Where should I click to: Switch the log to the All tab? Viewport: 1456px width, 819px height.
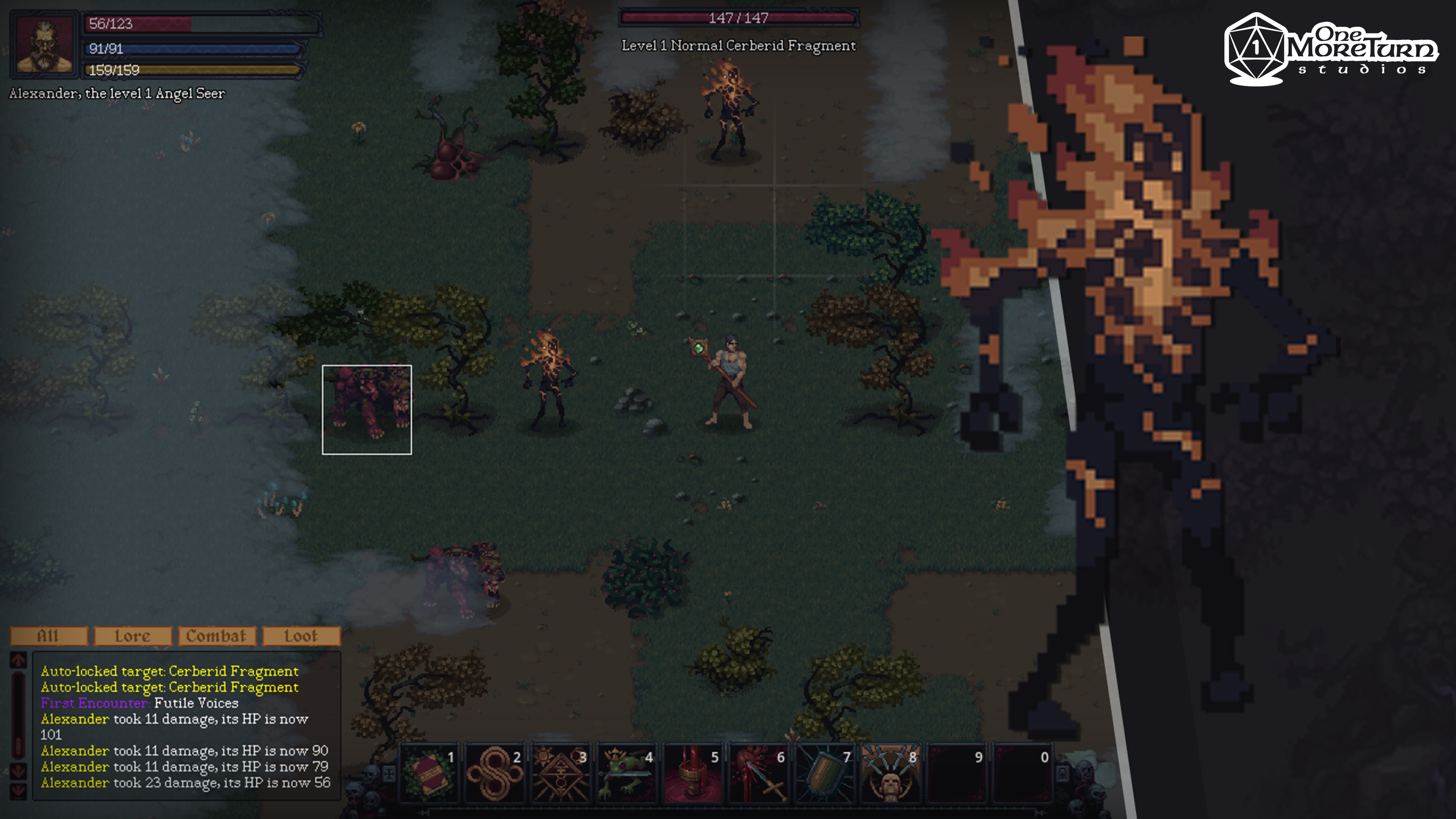pos(49,636)
